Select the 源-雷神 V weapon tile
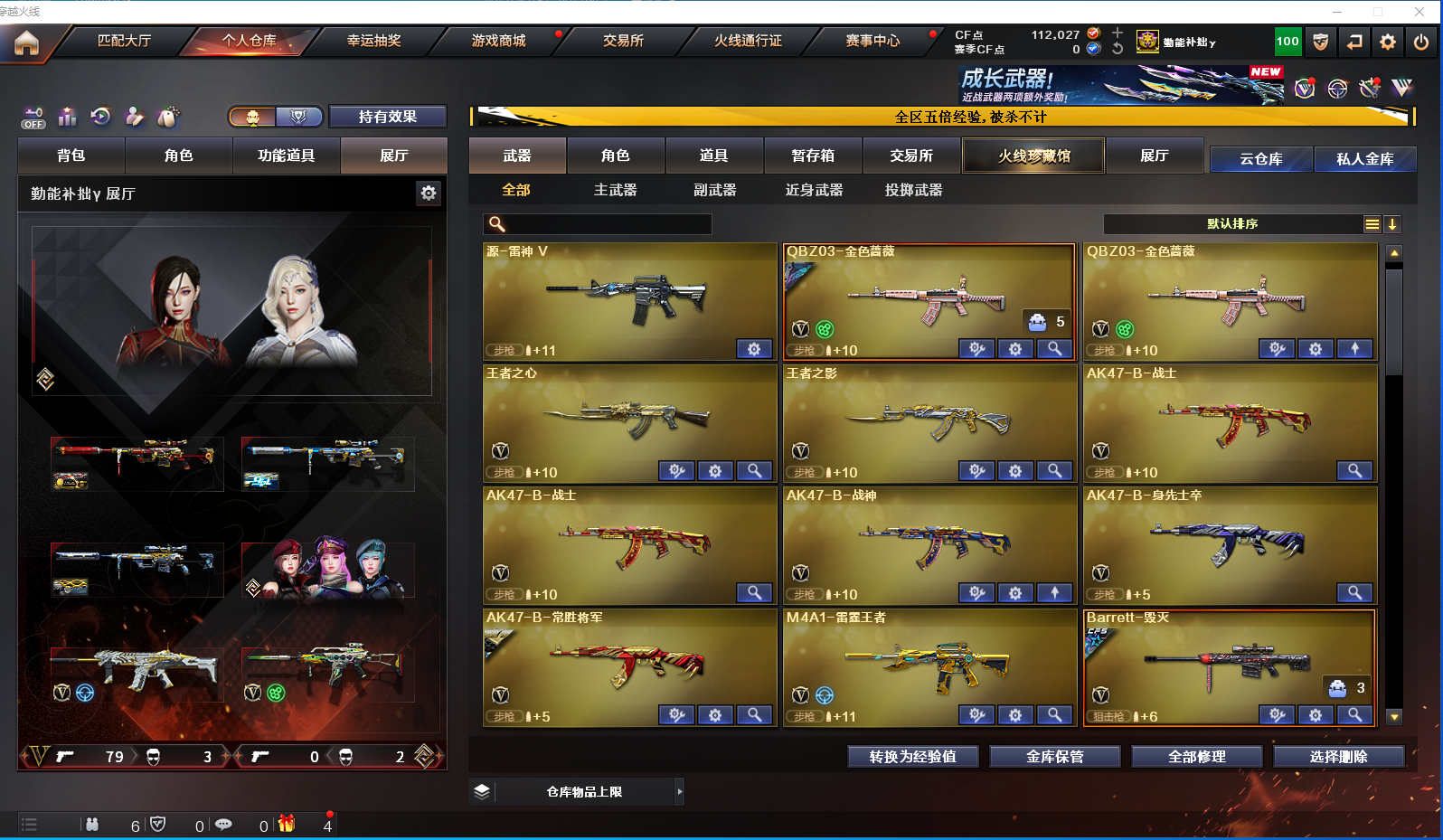This screenshot has height=840, width=1443. click(x=629, y=301)
